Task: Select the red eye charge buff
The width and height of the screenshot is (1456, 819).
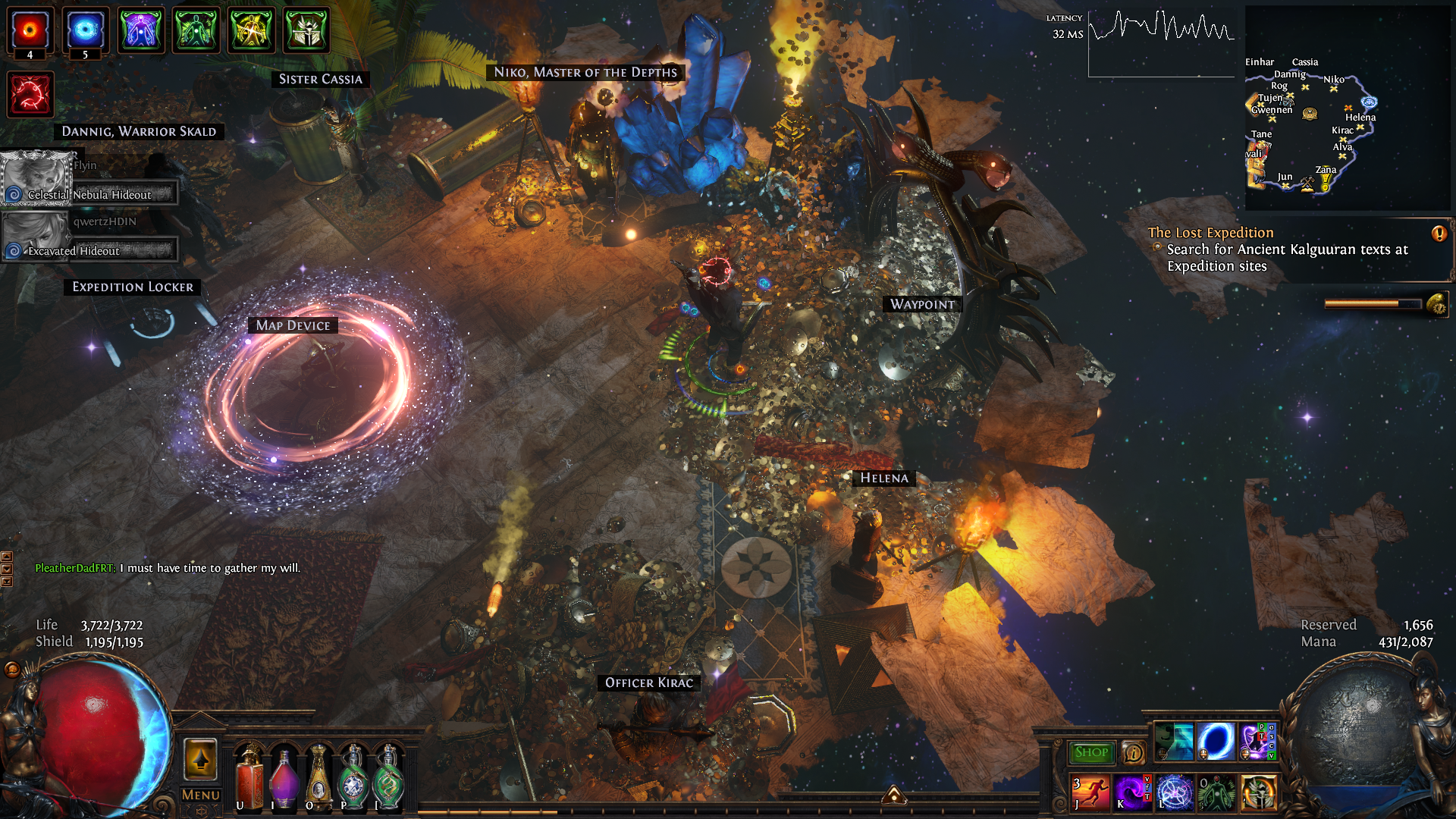Action: click(30, 30)
